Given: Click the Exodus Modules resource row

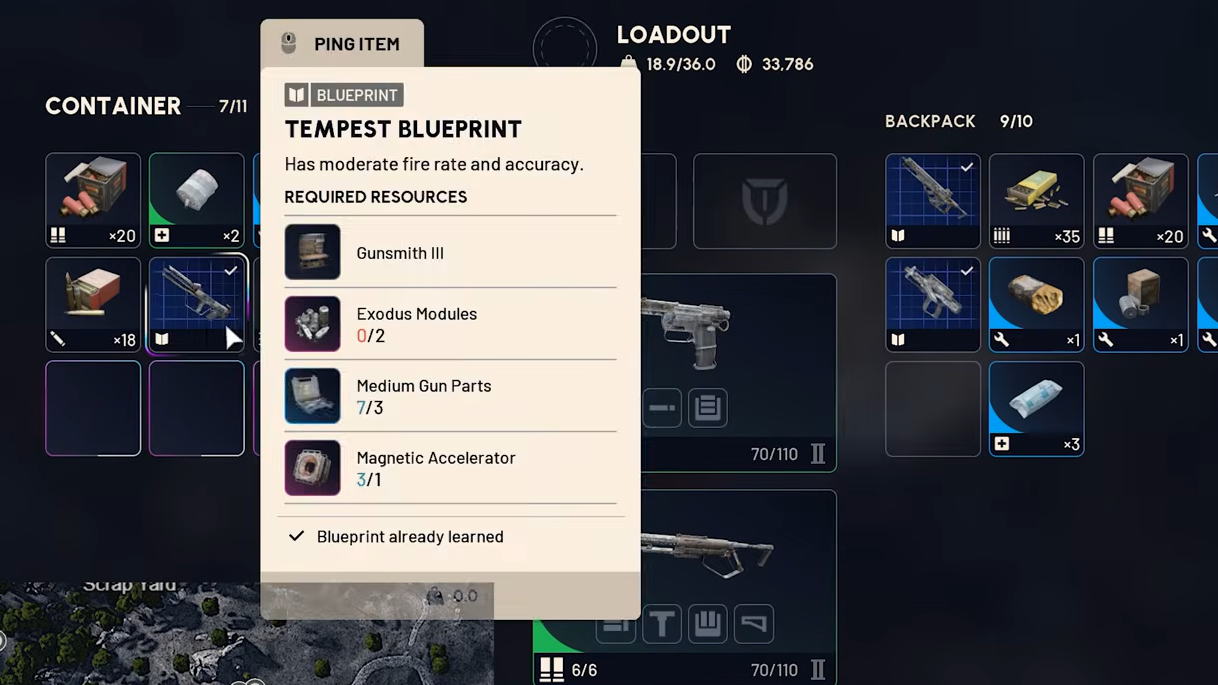Looking at the screenshot, I should pos(450,324).
